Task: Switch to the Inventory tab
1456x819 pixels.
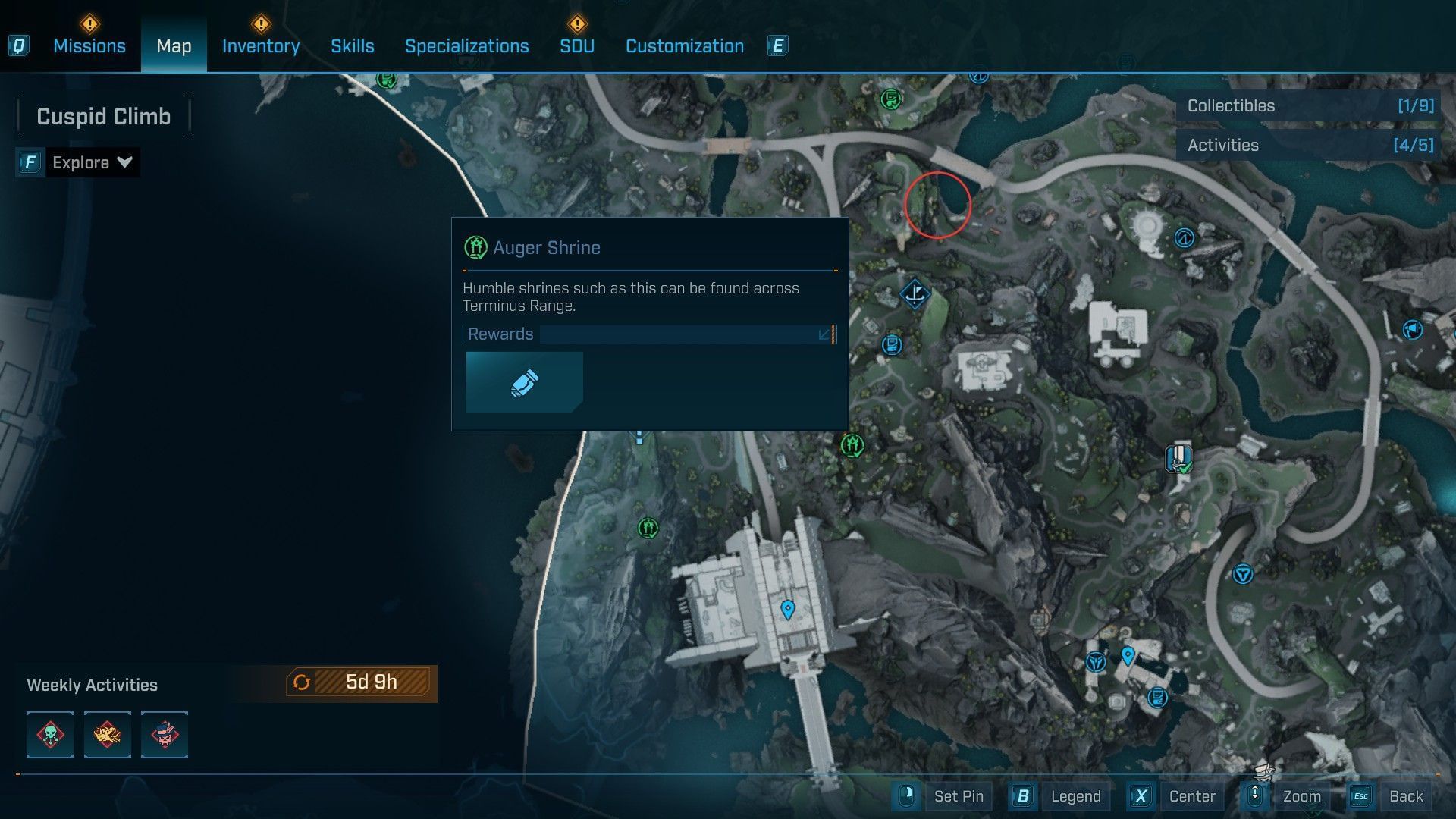Action: [x=260, y=46]
